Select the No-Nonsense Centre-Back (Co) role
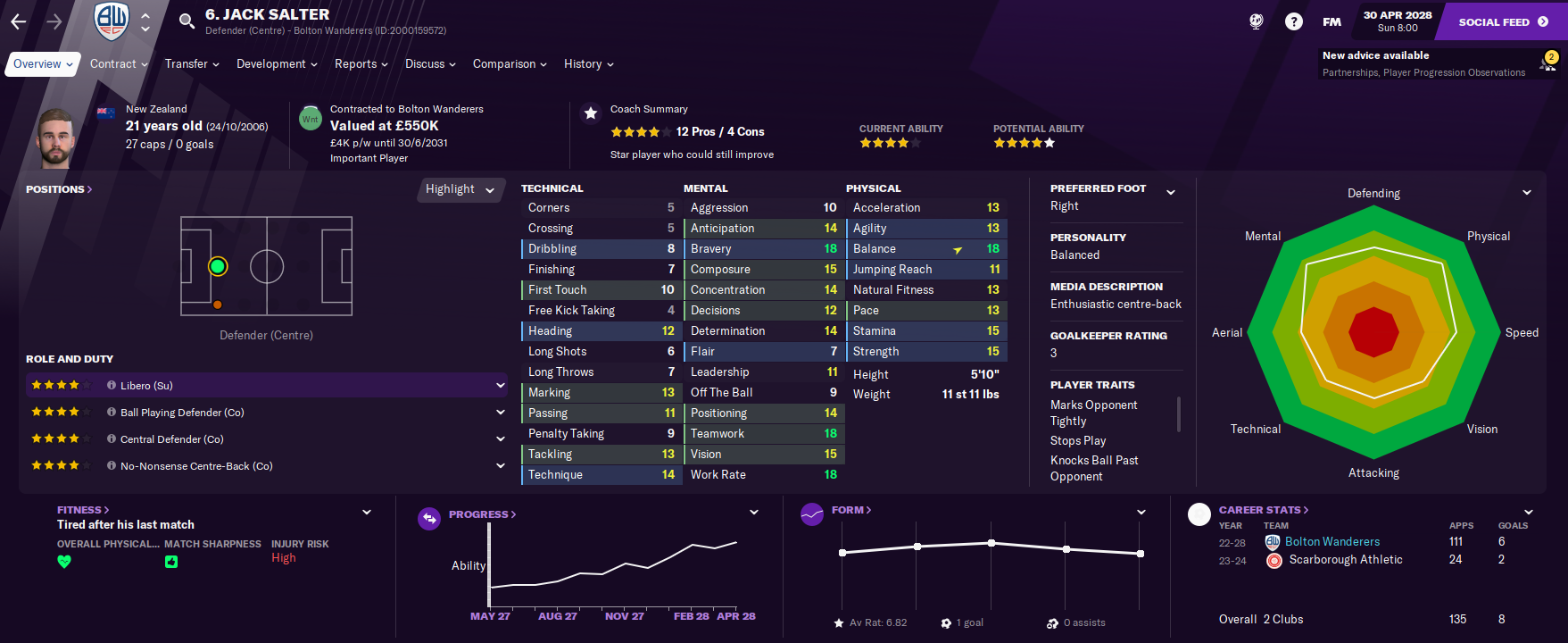This screenshot has height=643, width=1568. (x=266, y=466)
